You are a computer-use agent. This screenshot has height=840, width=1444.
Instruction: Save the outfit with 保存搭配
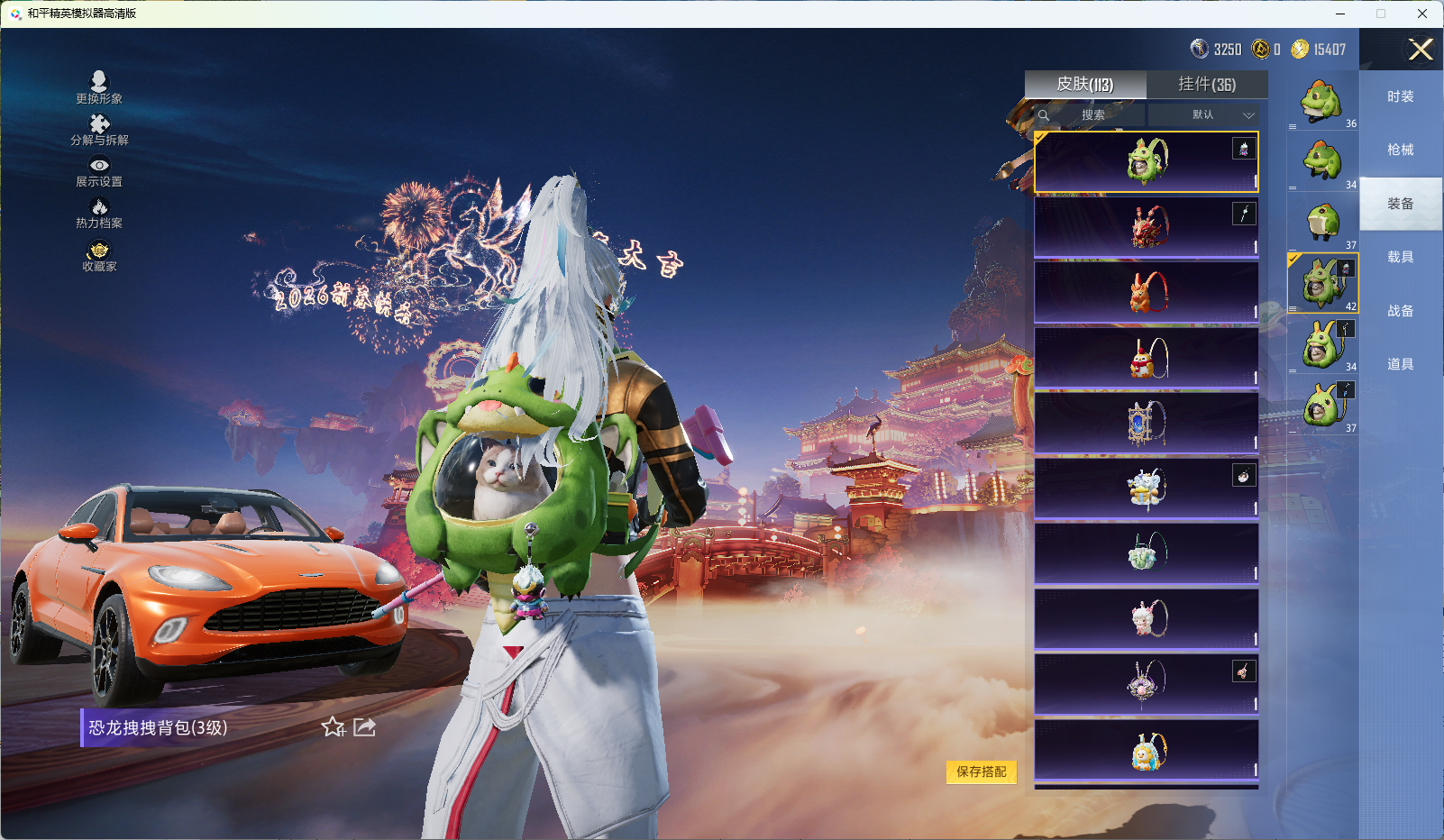(982, 772)
